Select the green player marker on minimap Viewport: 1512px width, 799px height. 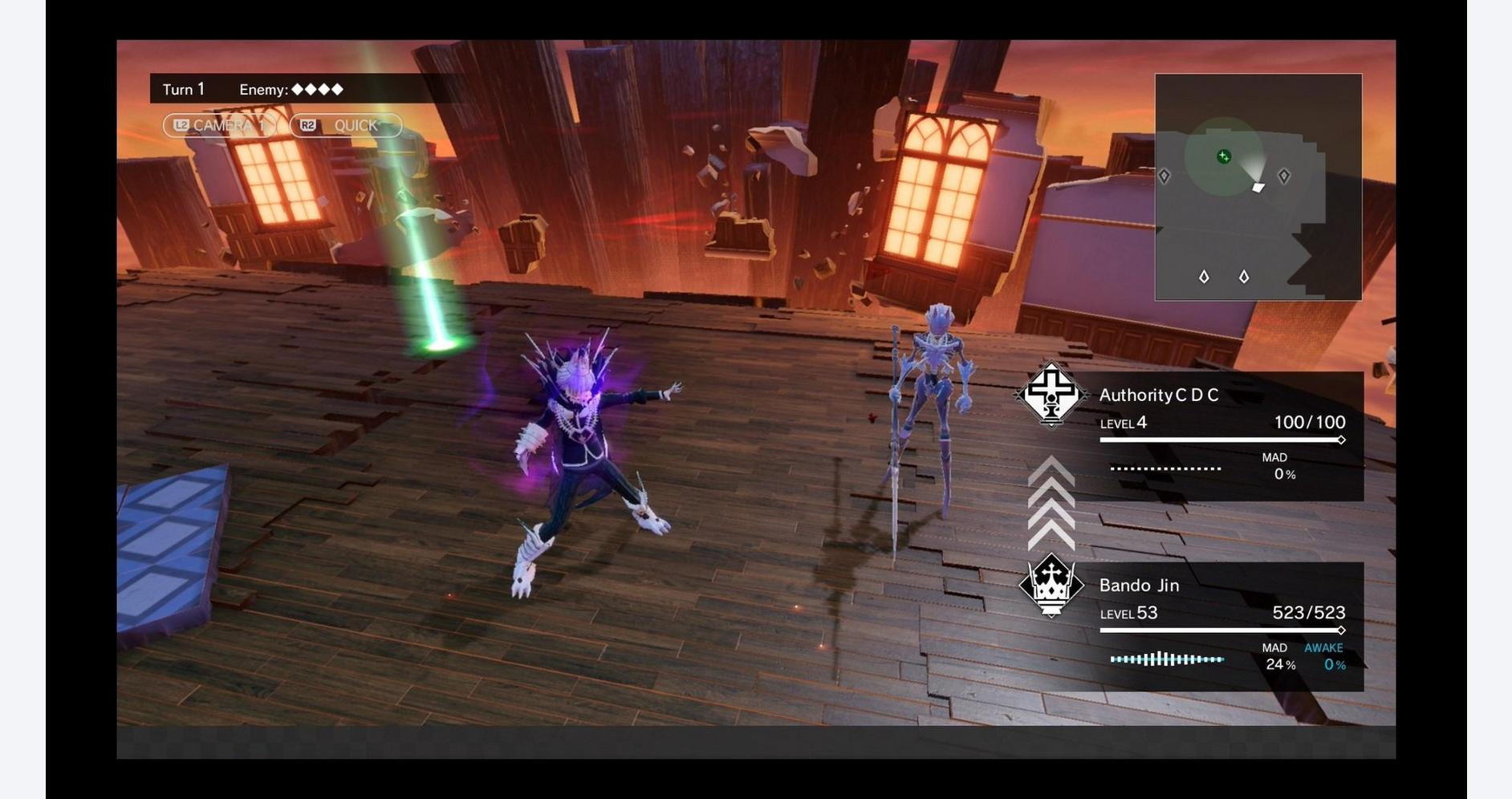coord(1223,156)
